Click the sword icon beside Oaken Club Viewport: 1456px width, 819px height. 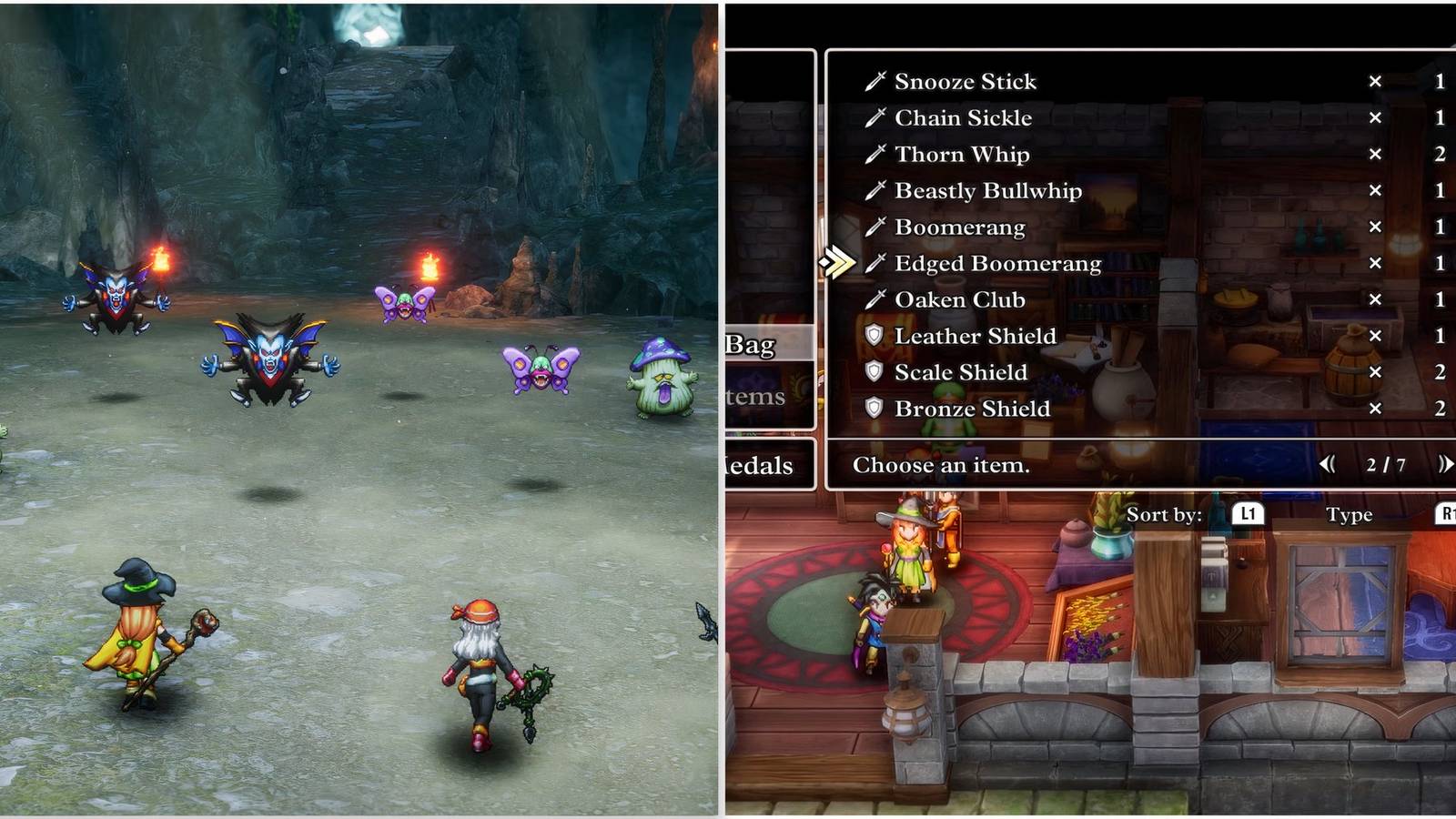tap(873, 299)
